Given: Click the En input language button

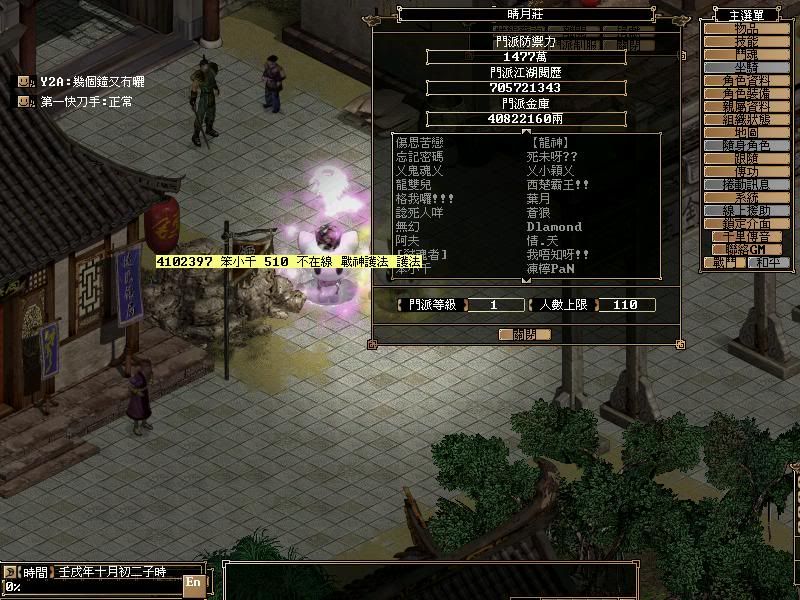Looking at the screenshot, I should [193, 581].
